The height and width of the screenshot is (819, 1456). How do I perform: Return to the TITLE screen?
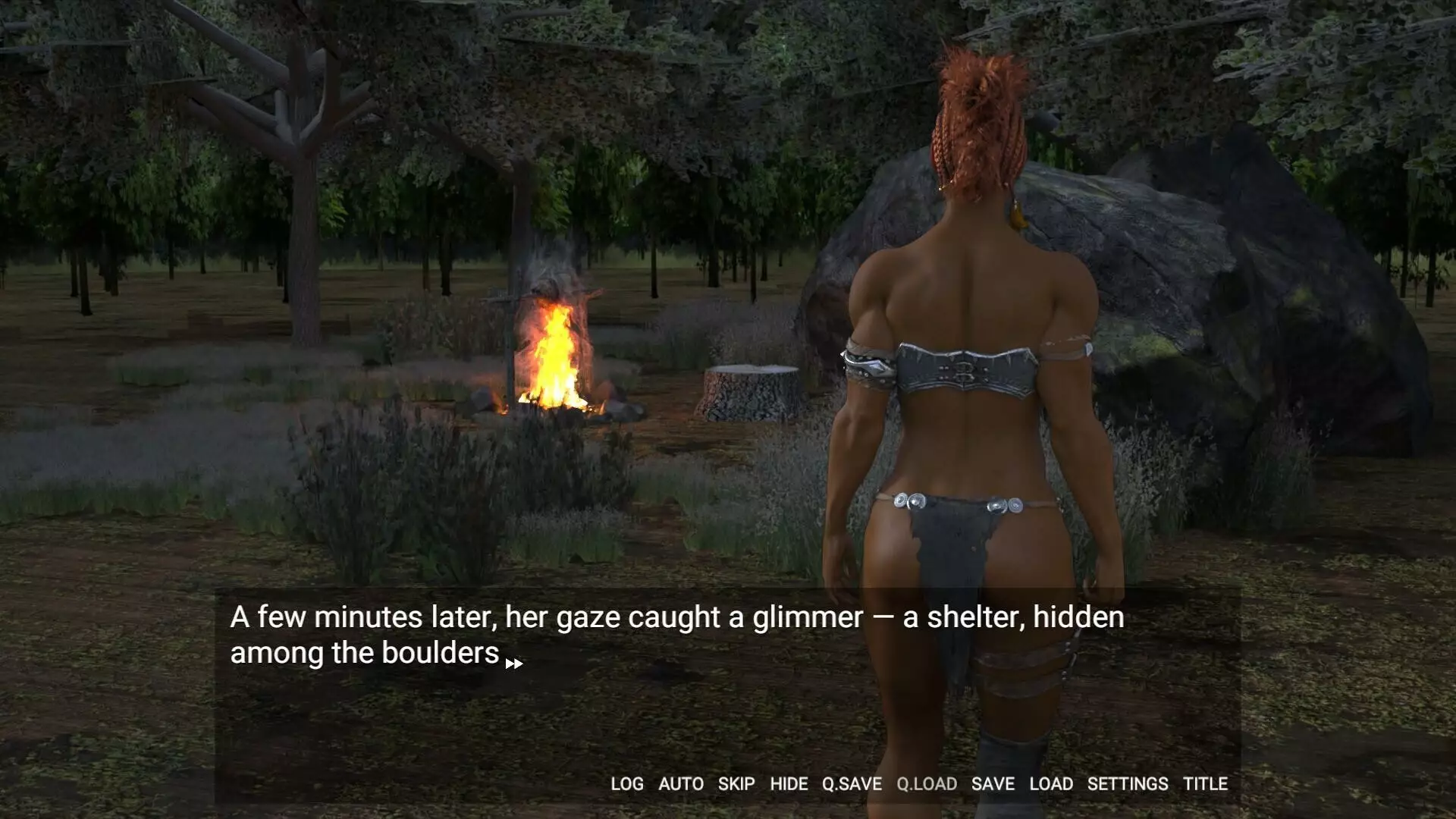click(x=1206, y=784)
